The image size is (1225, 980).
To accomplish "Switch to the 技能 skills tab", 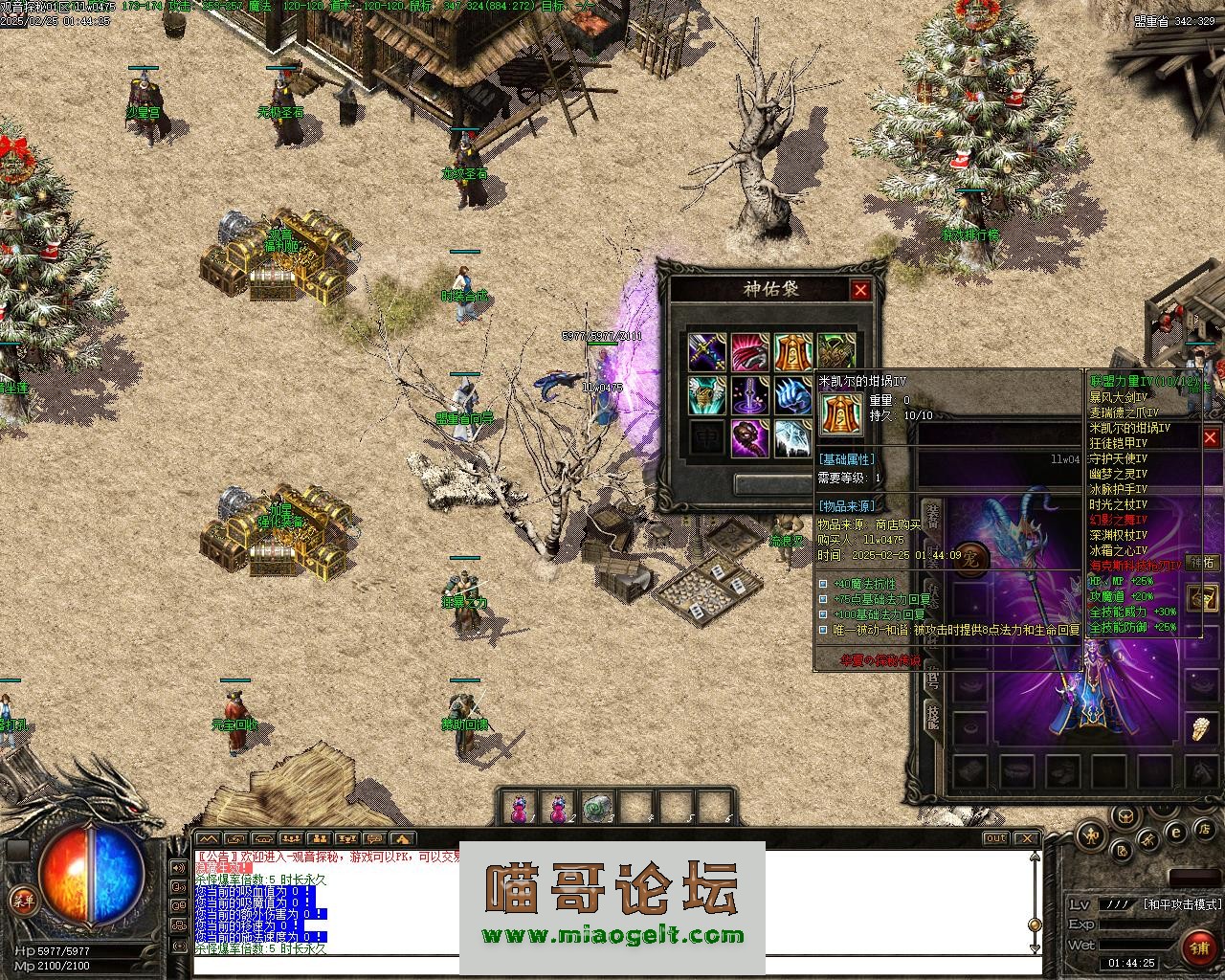I will pyautogui.click(x=931, y=718).
